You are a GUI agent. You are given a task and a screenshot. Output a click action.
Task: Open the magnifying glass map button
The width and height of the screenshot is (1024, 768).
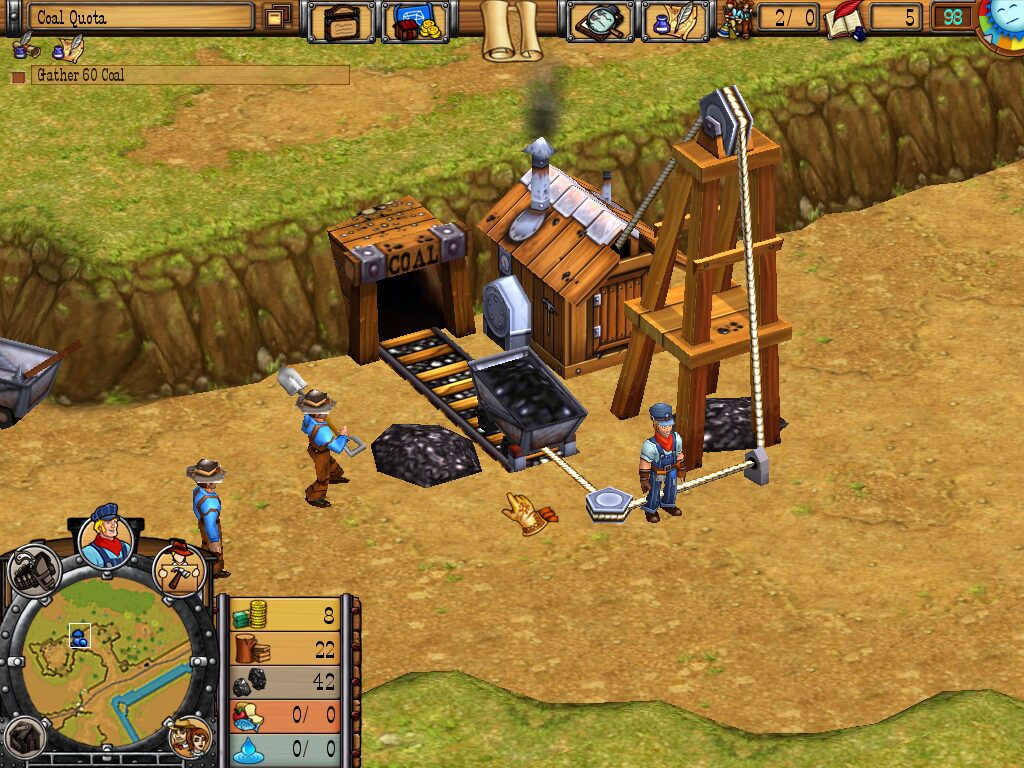pos(600,21)
